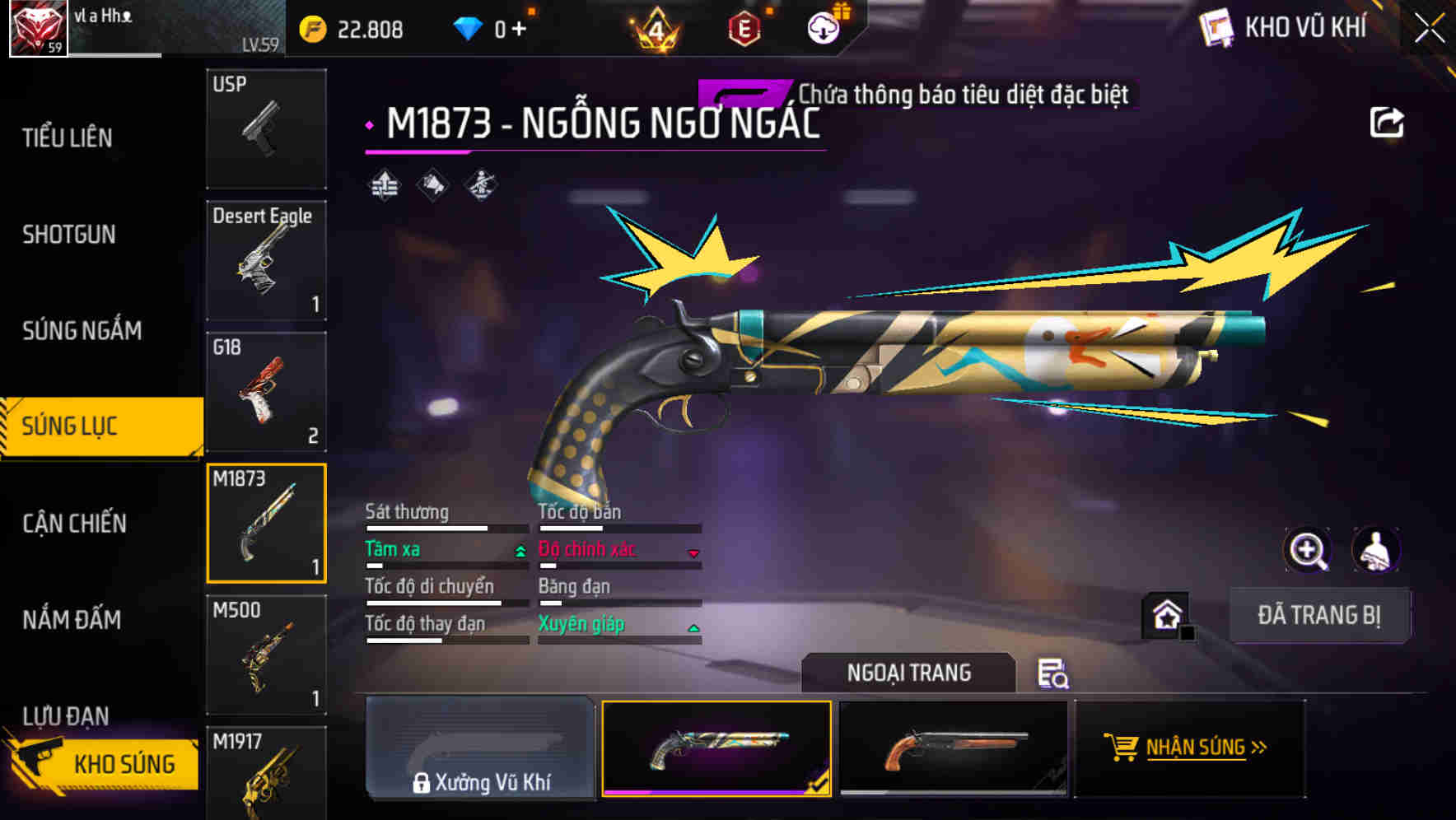Click the home-star icon near Đã Trang Bị

[1166, 614]
